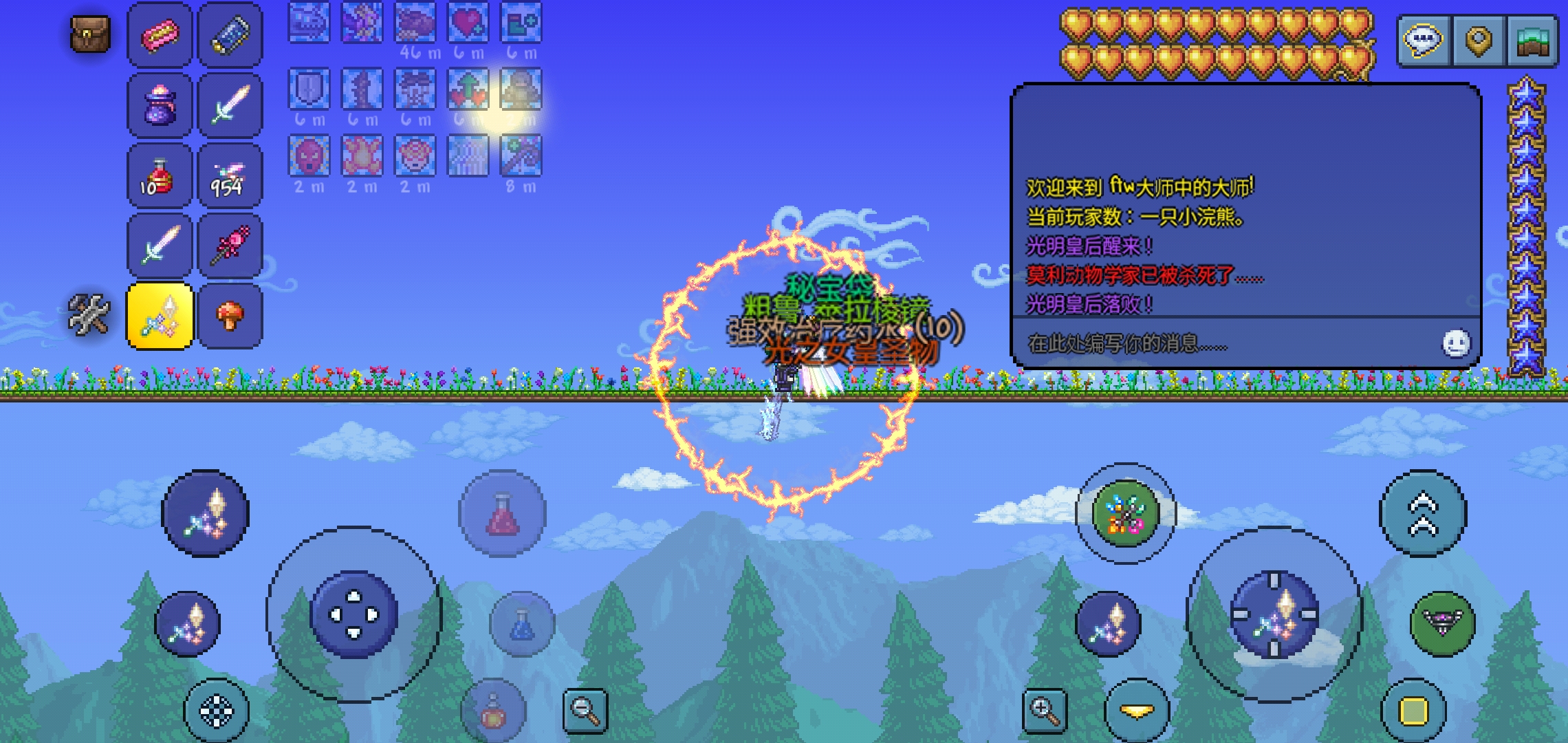This screenshot has width=1568, height=743.
Task: Activate the green grappling hook button
Action: pyautogui.click(x=1443, y=623)
